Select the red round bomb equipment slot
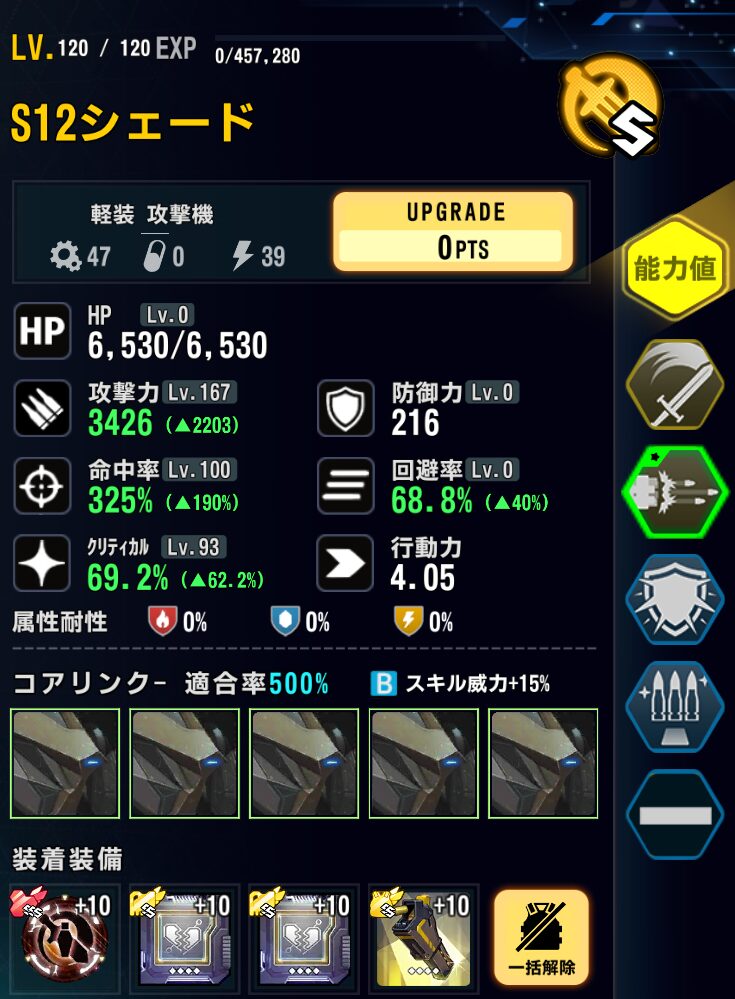 pyautogui.click(x=66, y=938)
